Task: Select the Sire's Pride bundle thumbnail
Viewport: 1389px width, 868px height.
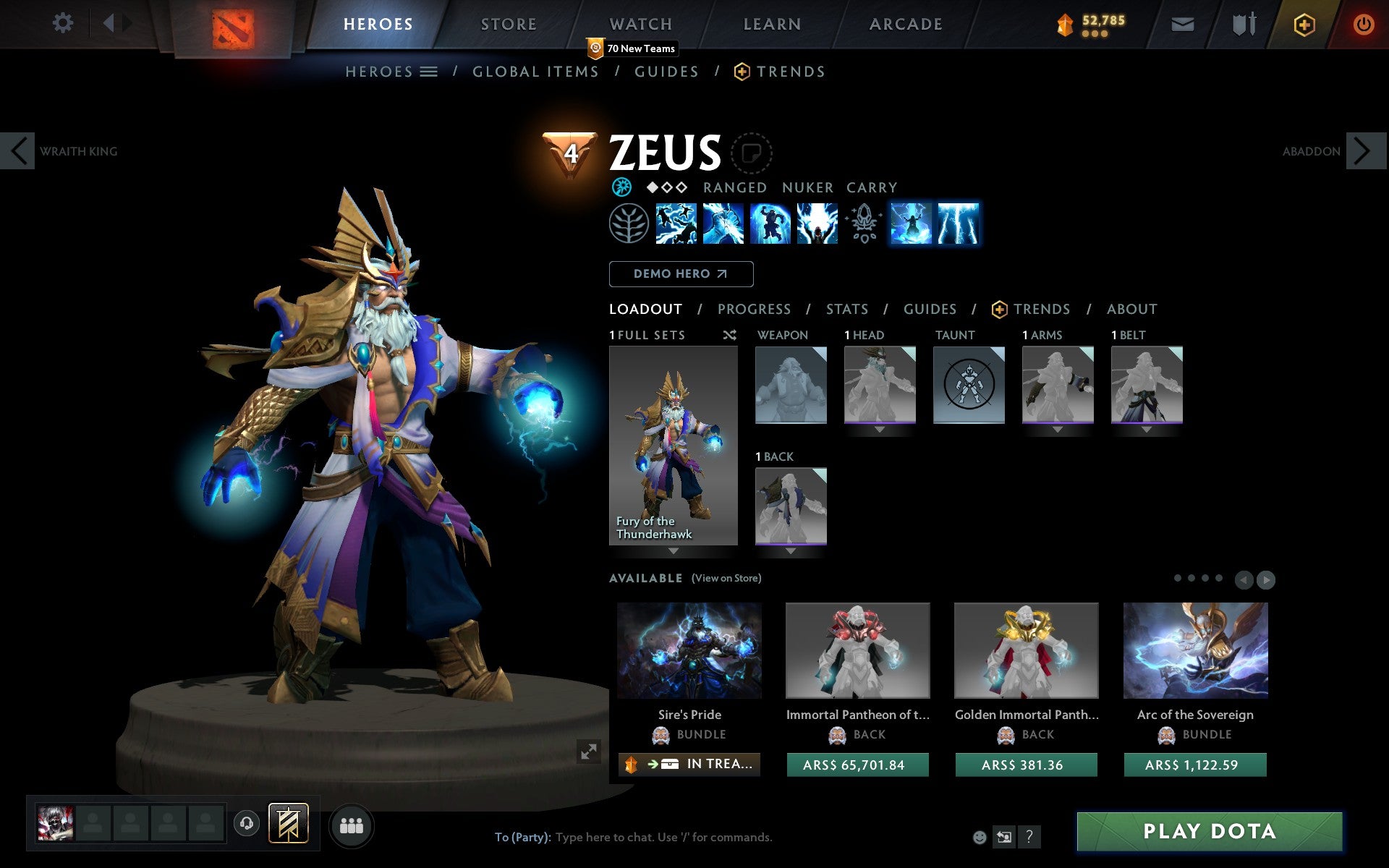Action: [x=689, y=651]
